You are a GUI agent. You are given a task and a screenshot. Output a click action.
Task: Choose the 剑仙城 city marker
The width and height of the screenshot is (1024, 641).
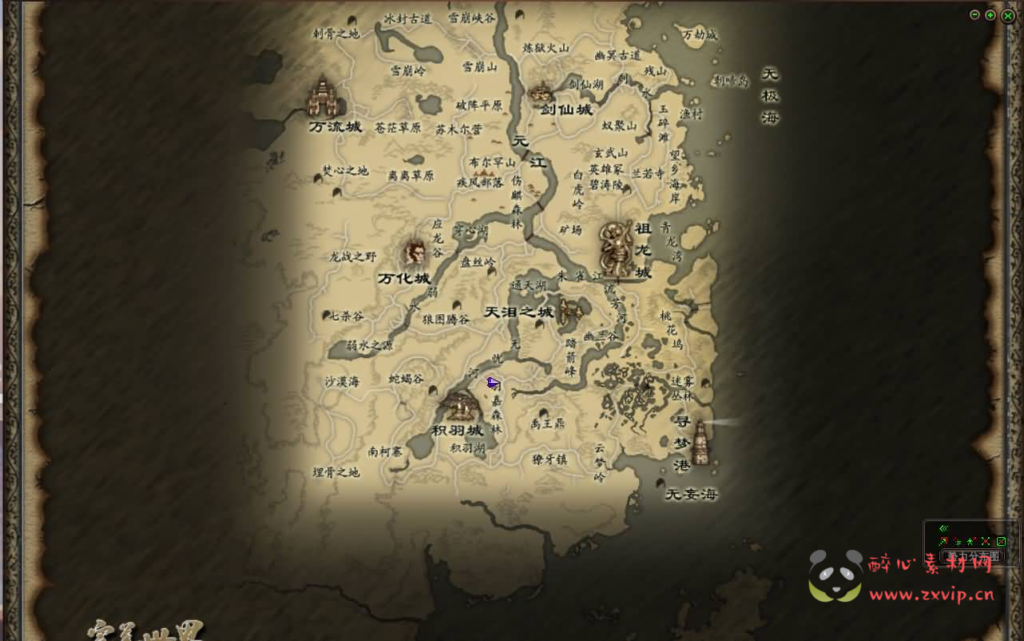(543, 93)
